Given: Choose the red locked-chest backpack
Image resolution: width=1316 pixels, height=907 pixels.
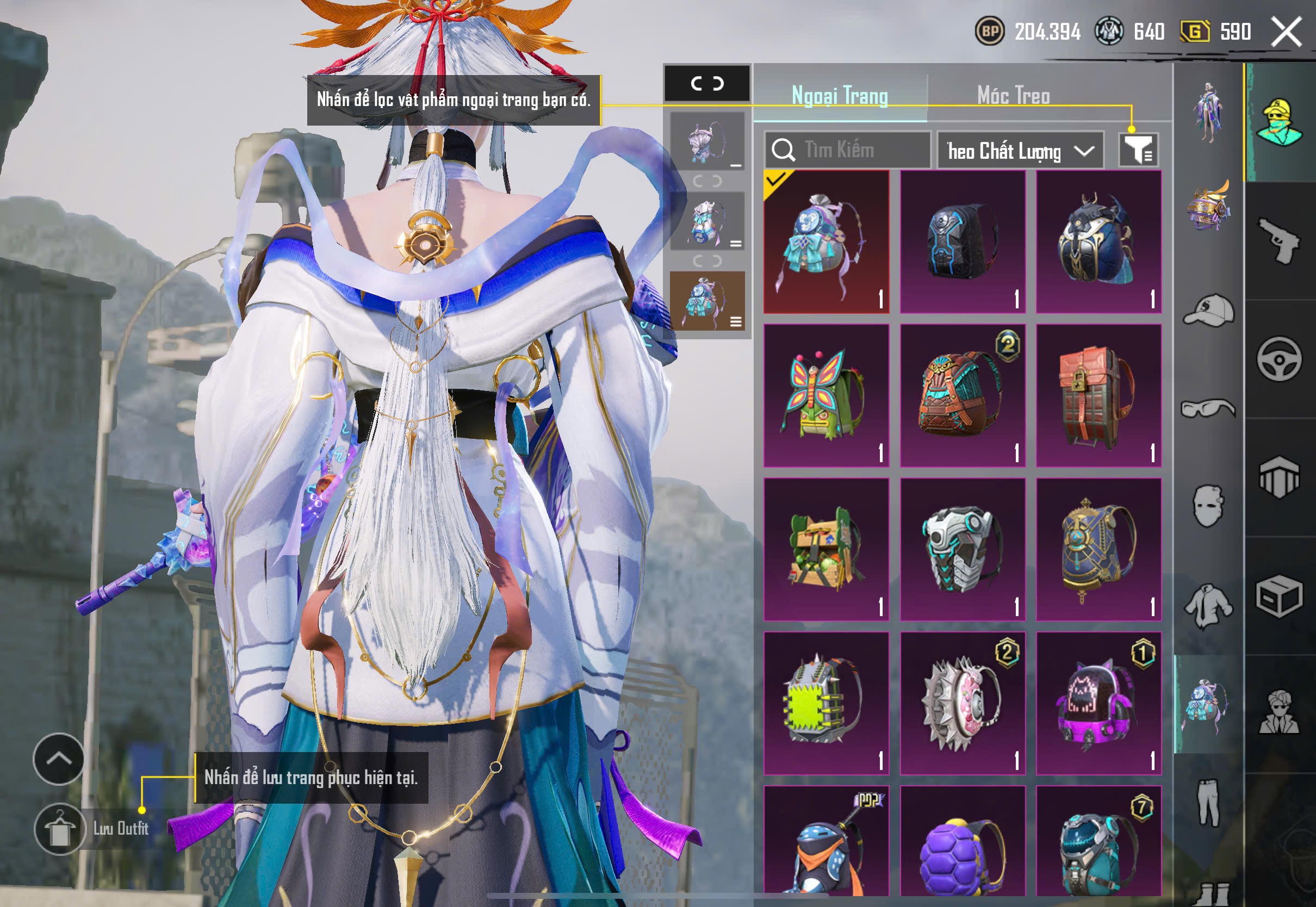Looking at the screenshot, I should pyautogui.click(x=1098, y=395).
